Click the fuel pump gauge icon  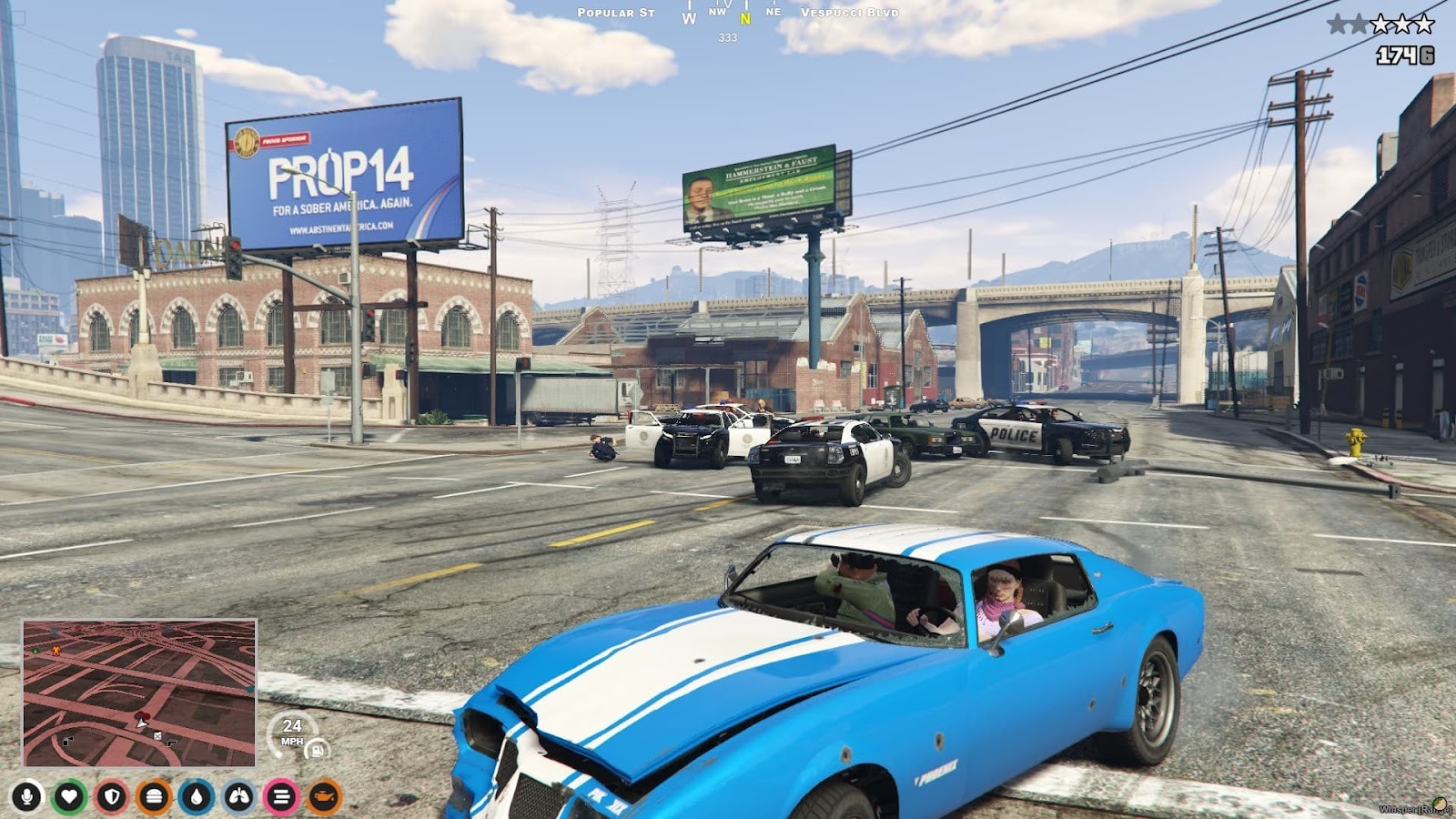[x=318, y=750]
